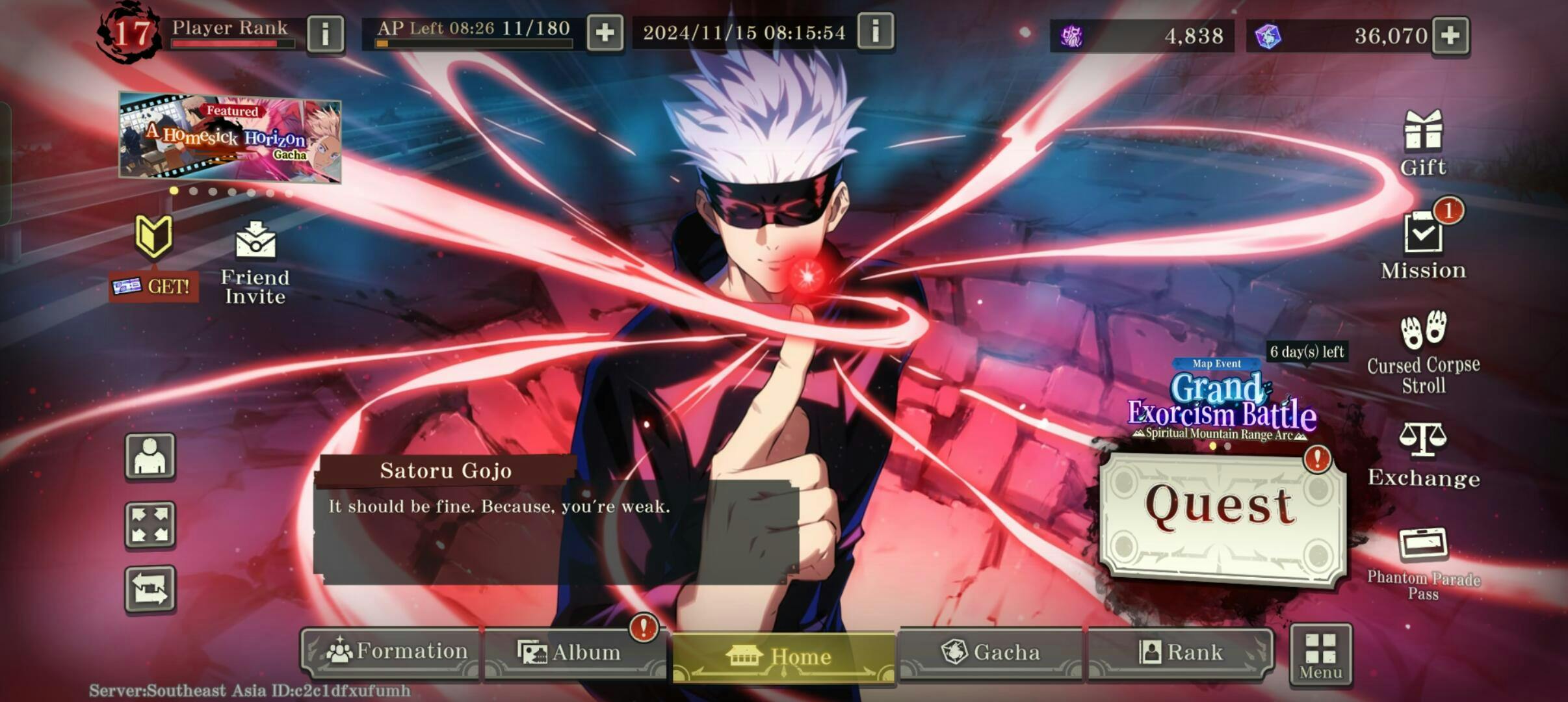Switch to the Formation tab
Screen dimensions: 1568x702
point(391,652)
